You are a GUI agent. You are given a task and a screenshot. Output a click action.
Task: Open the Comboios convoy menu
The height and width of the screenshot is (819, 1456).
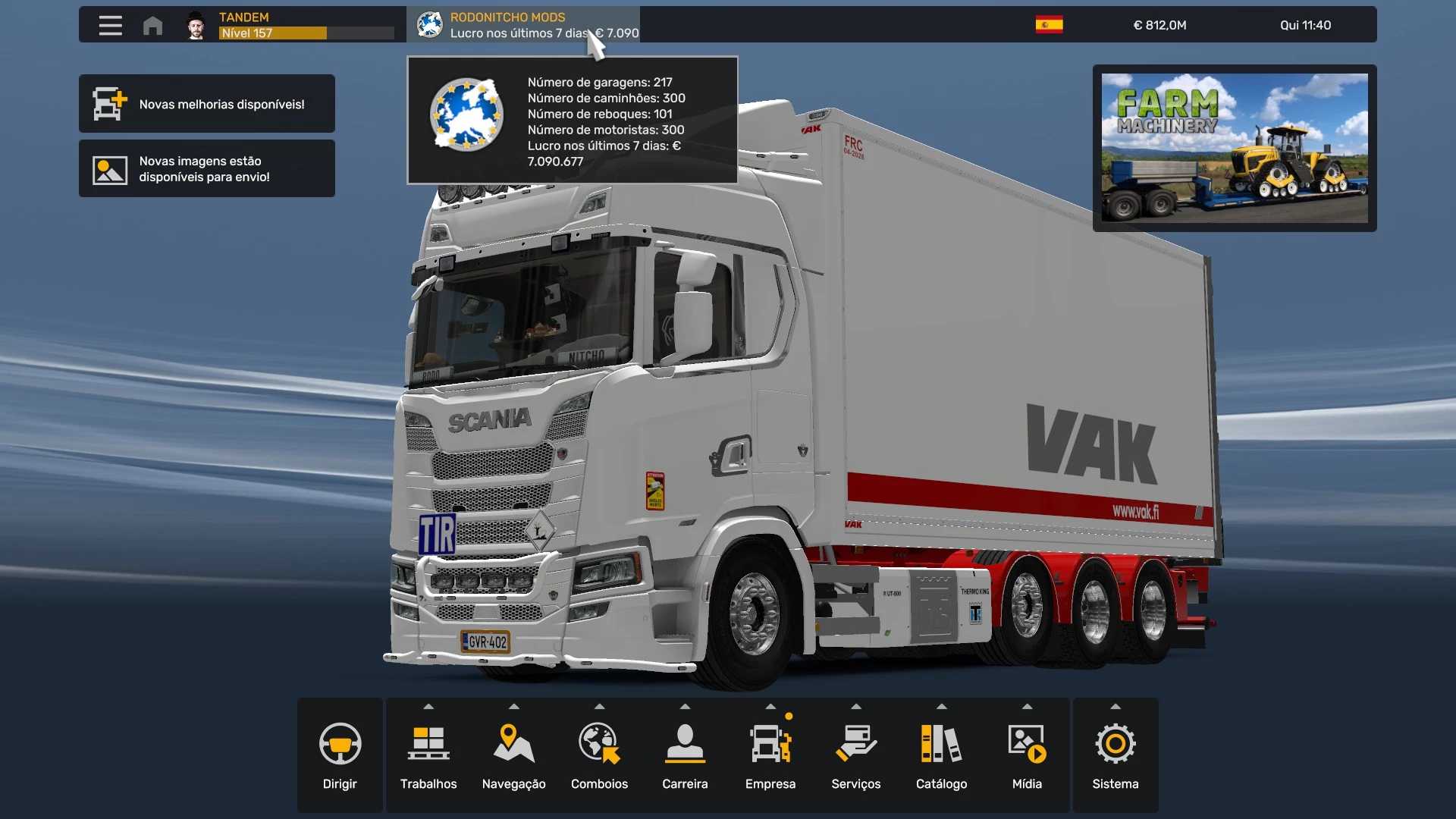(x=599, y=755)
